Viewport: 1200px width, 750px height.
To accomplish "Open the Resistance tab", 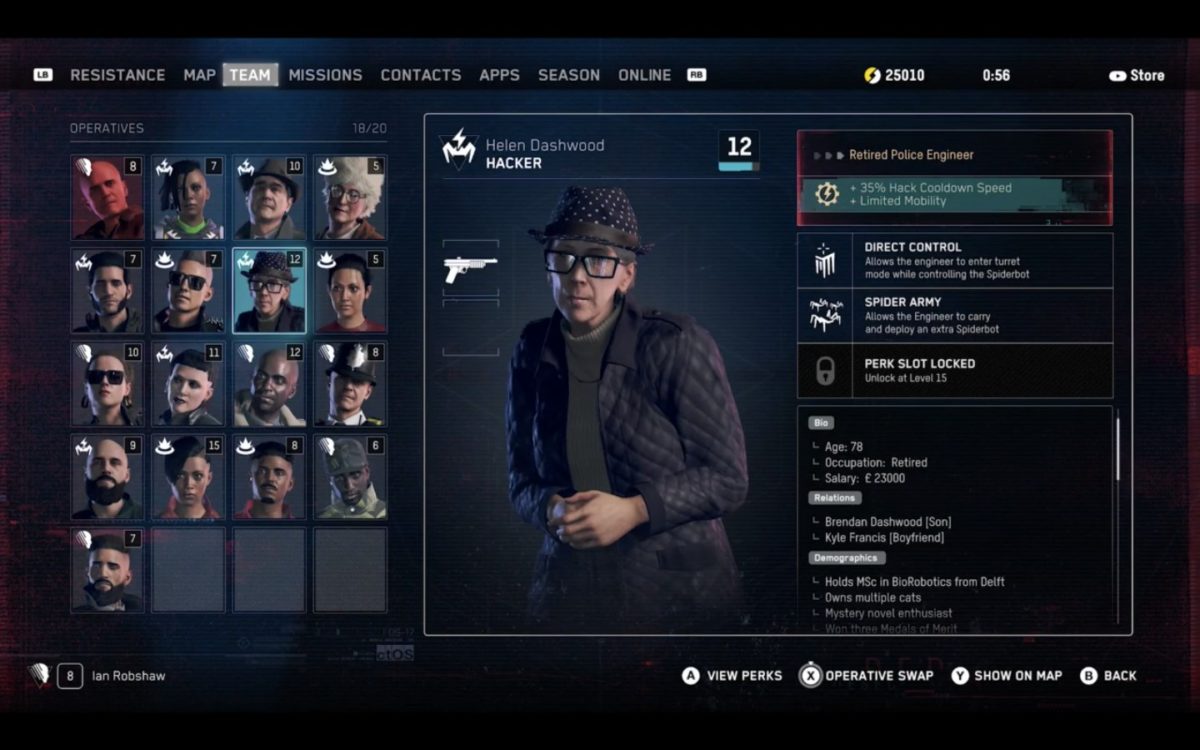I will click(x=117, y=75).
